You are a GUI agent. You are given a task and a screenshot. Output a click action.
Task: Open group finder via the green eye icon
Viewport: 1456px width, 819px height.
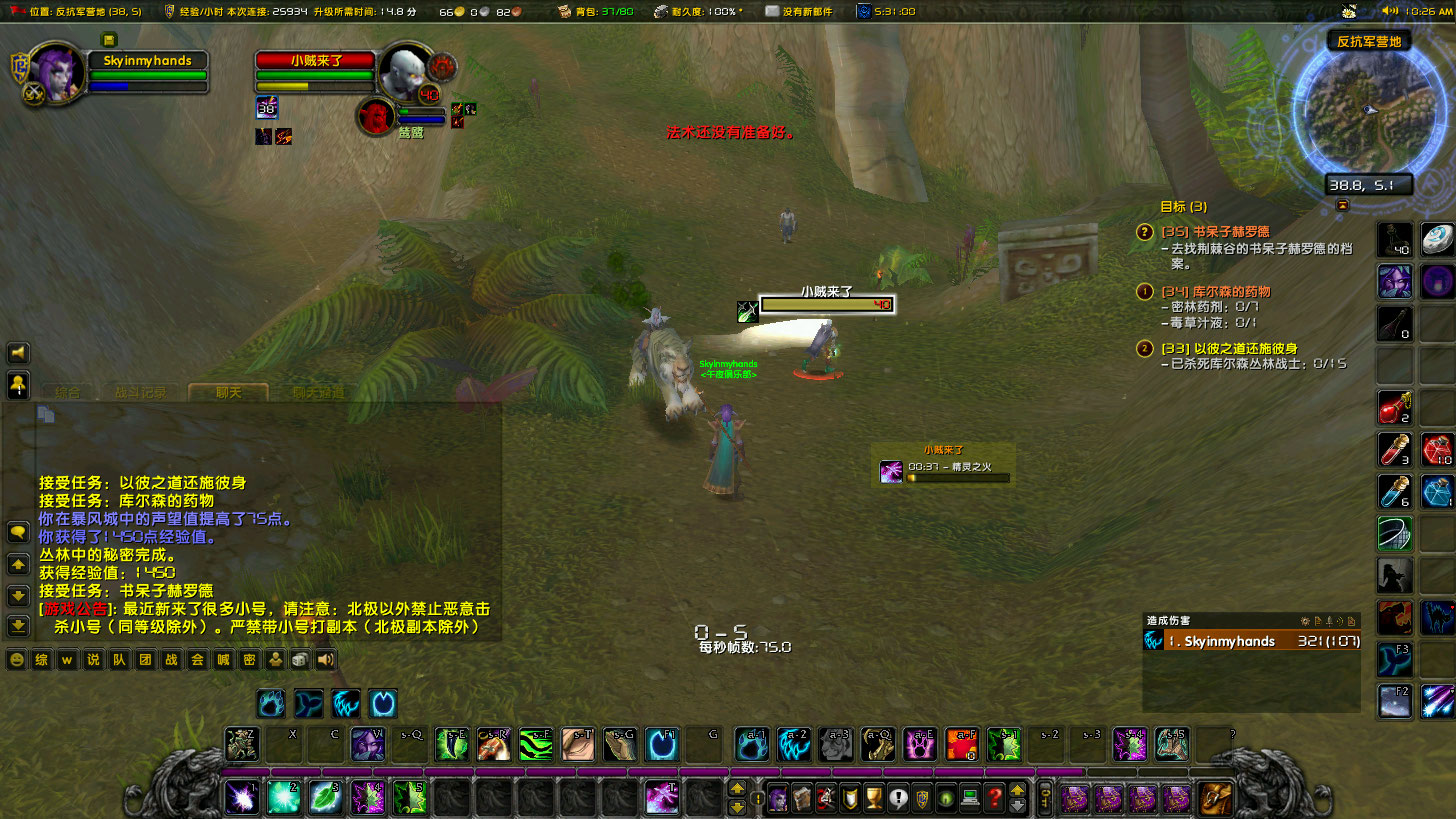point(946,799)
